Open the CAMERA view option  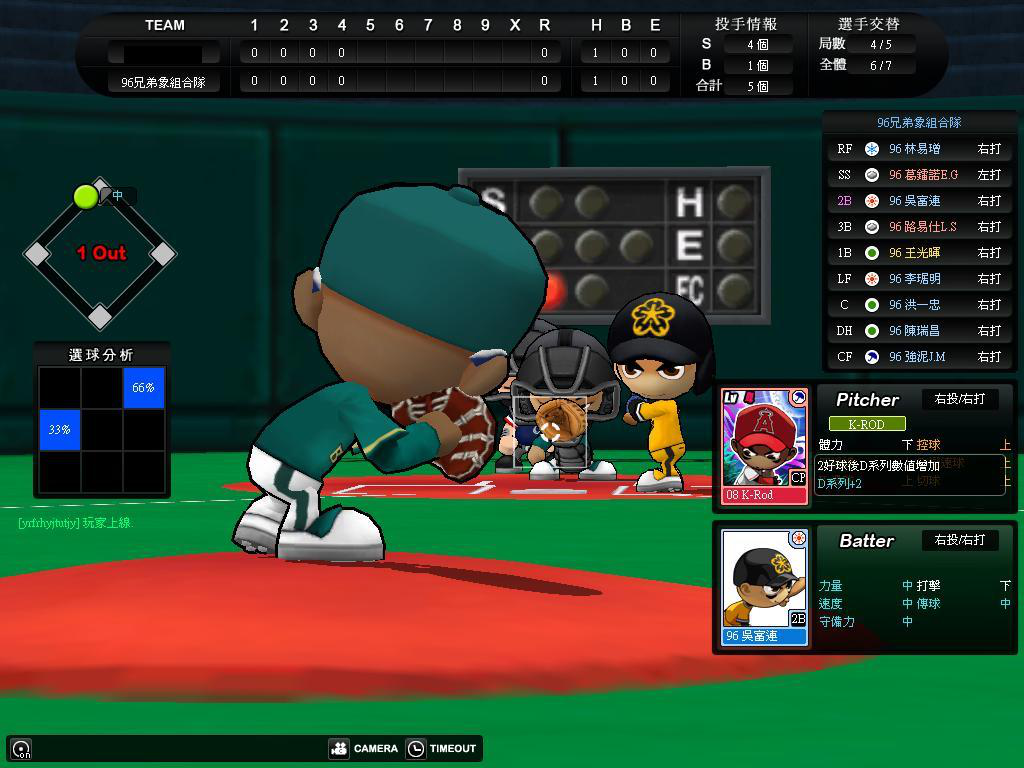tap(363, 748)
